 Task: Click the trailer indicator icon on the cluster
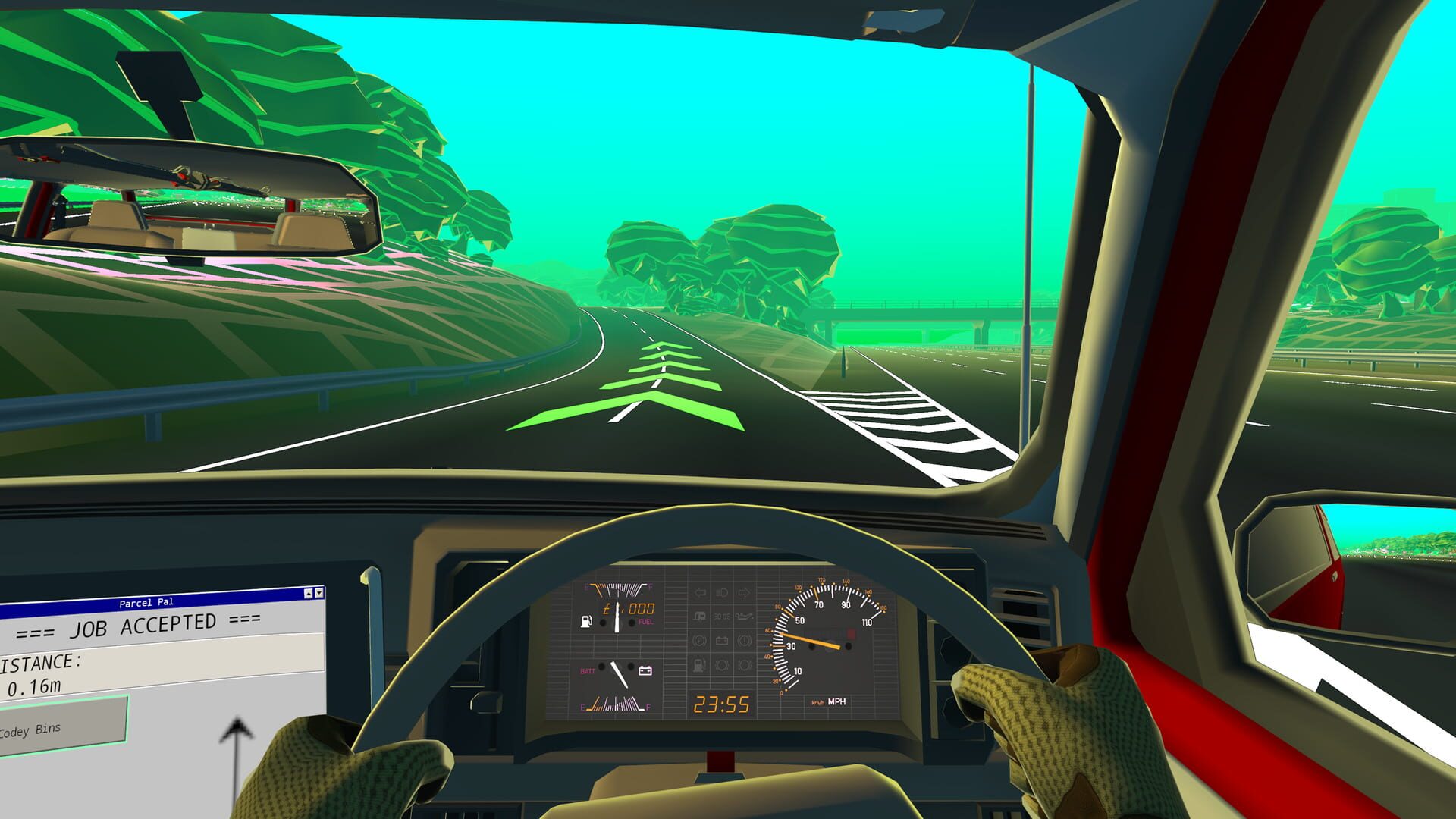[x=700, y=616]
